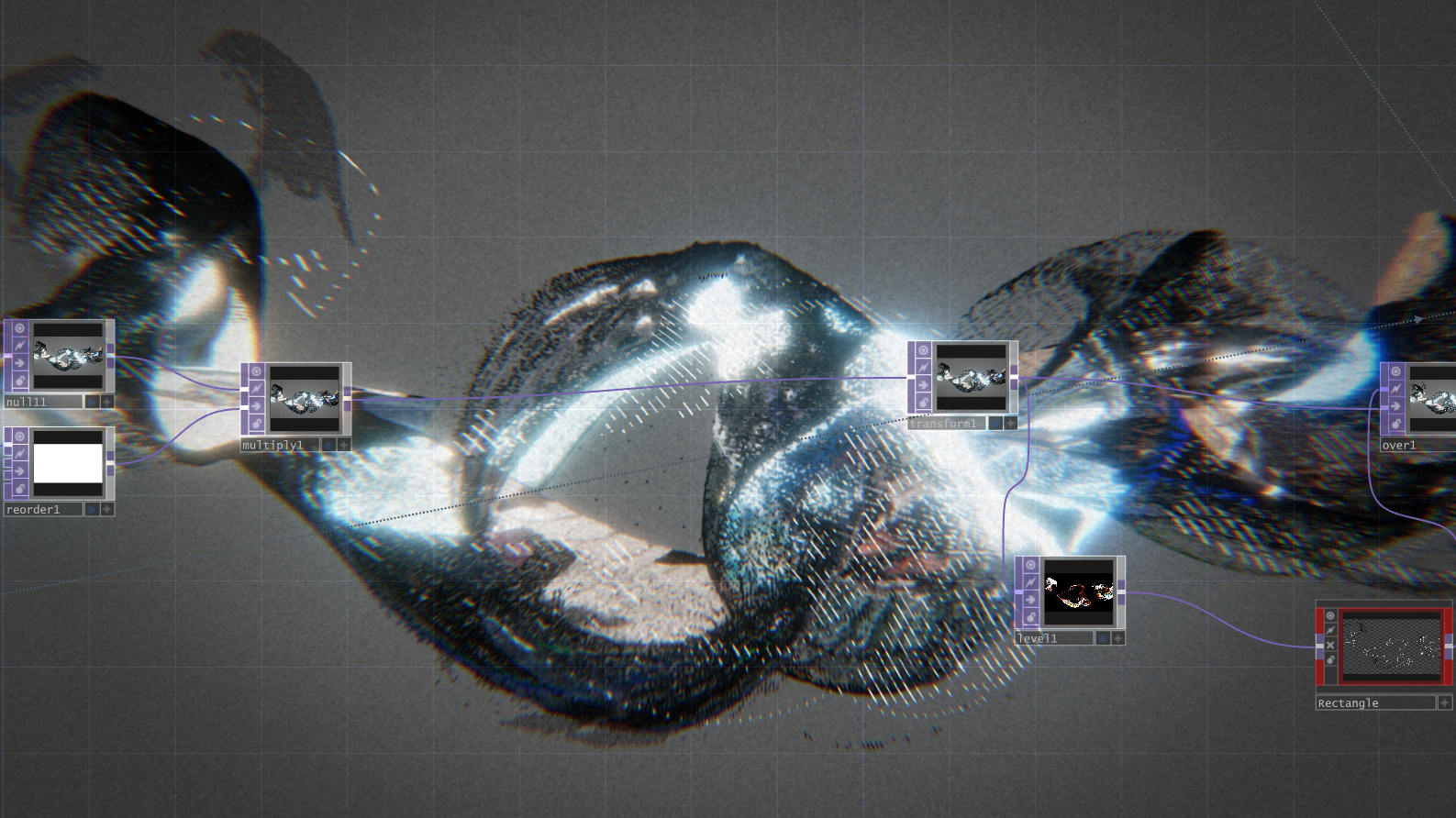
Task: Toggle the bypass lightning flag on multiply1
Action: (257, 388)
